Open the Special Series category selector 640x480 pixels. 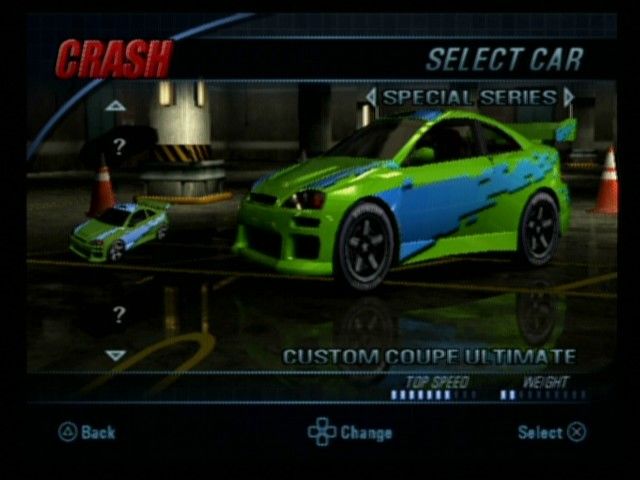pyautogui.click(x=469, y=97)
